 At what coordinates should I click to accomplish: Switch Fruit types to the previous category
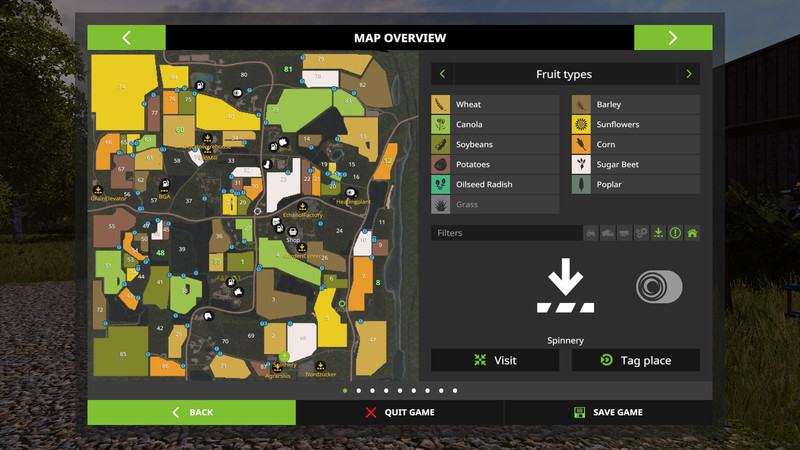coord(442,74)
